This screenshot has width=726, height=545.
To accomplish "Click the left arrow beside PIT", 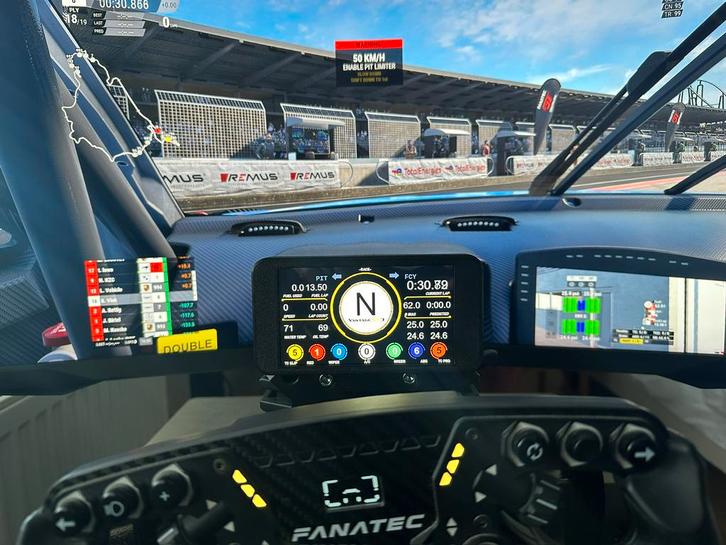I will click(x=337, y=275).
